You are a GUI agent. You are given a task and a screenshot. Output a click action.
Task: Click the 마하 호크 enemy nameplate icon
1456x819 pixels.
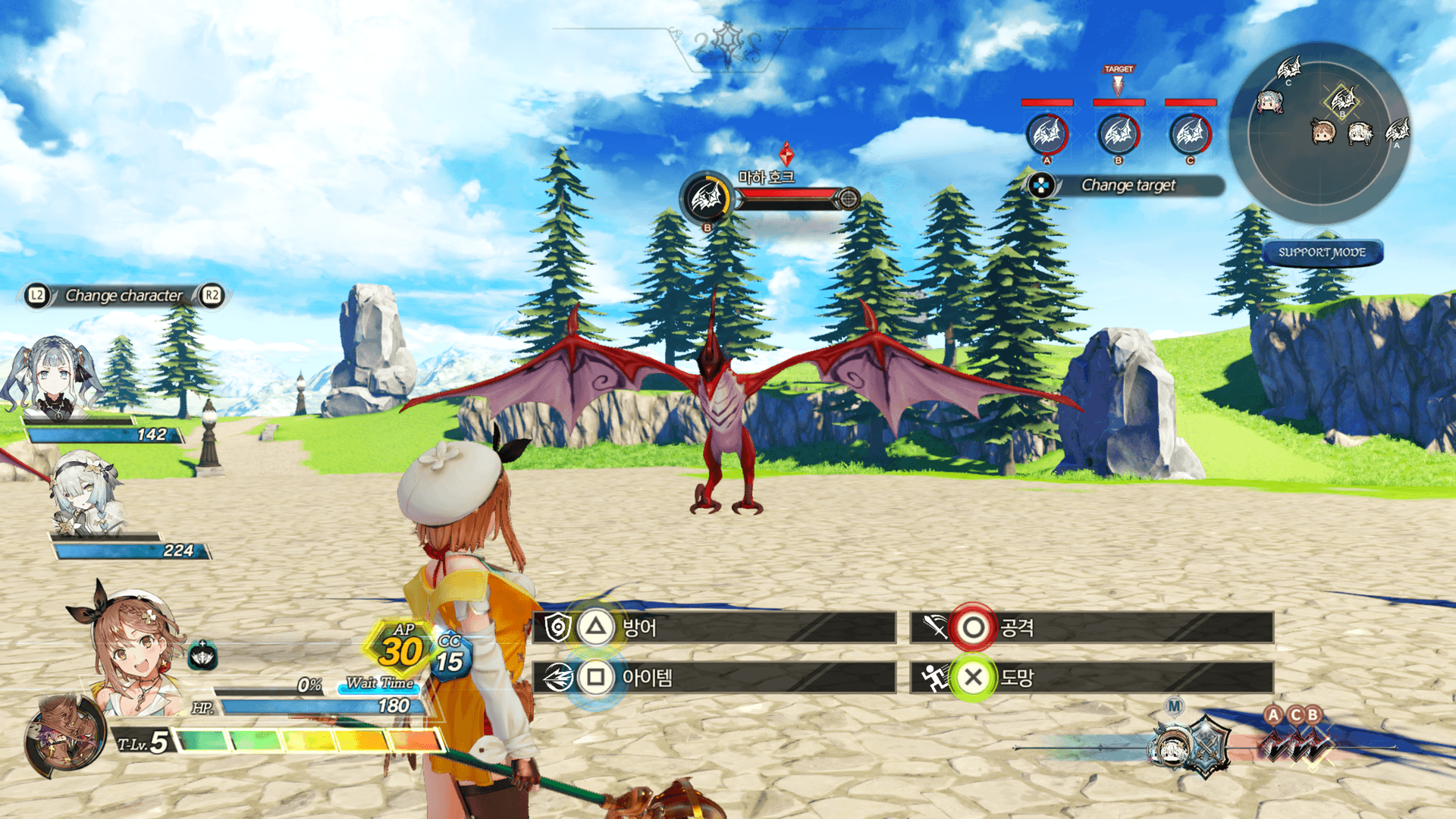coord(707,199)
